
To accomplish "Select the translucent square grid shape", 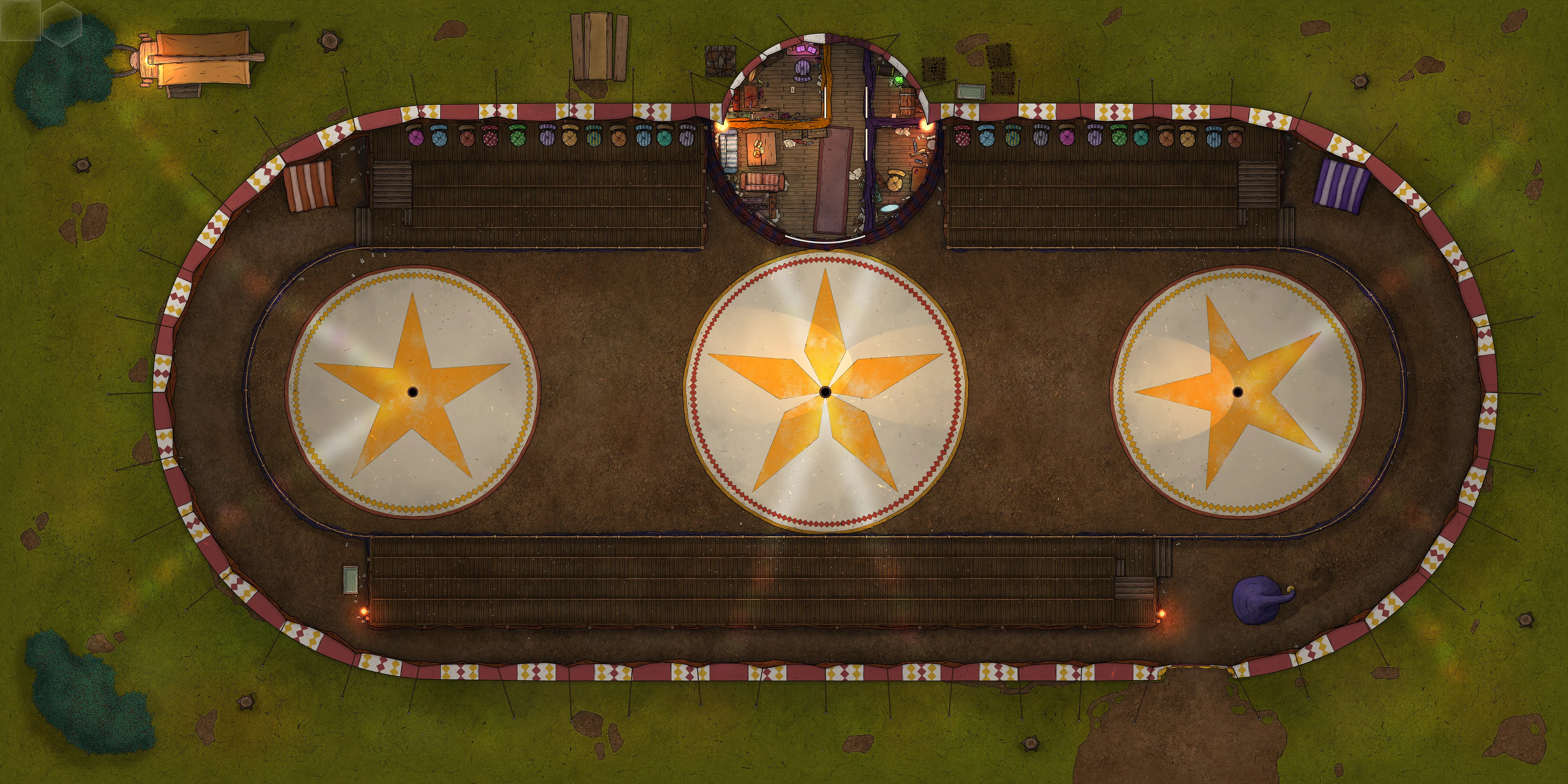I will (20, 20).
